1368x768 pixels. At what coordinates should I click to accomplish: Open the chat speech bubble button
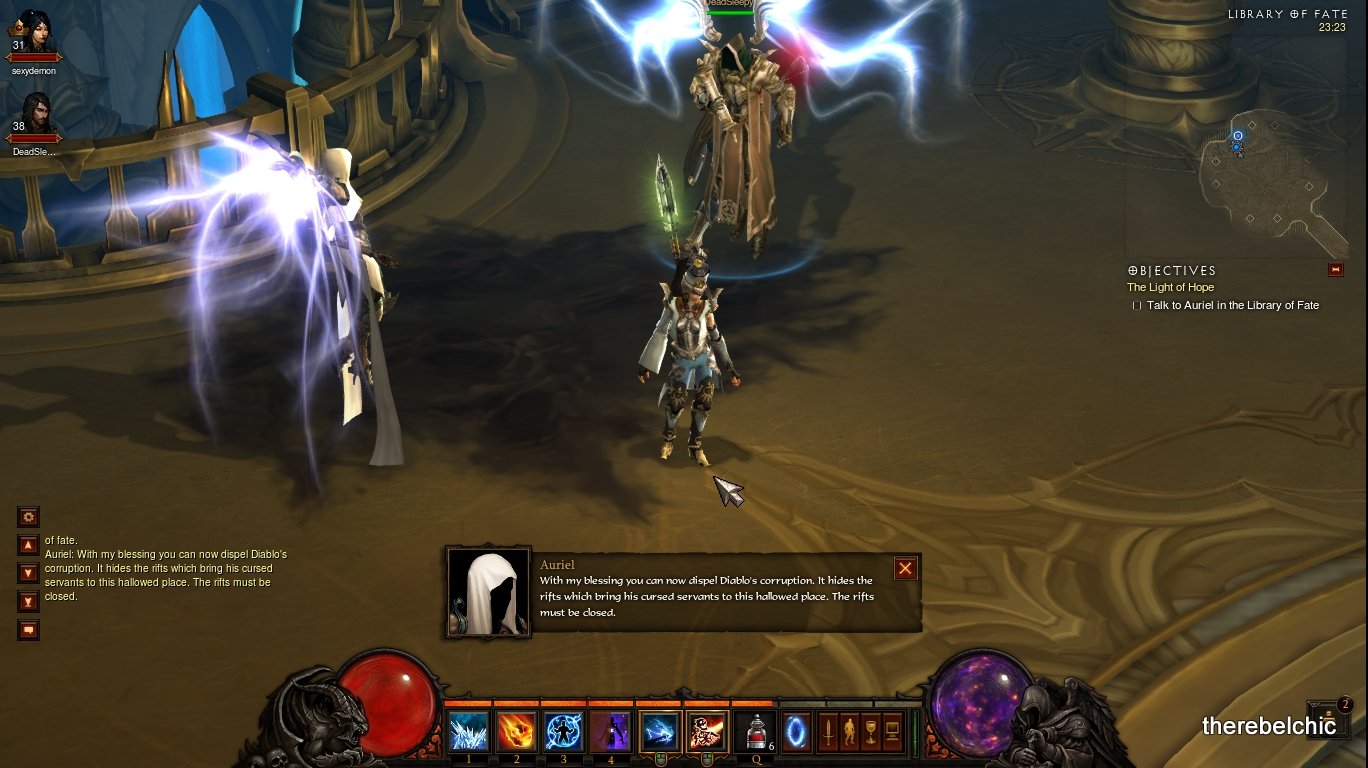tap(28, 630)
